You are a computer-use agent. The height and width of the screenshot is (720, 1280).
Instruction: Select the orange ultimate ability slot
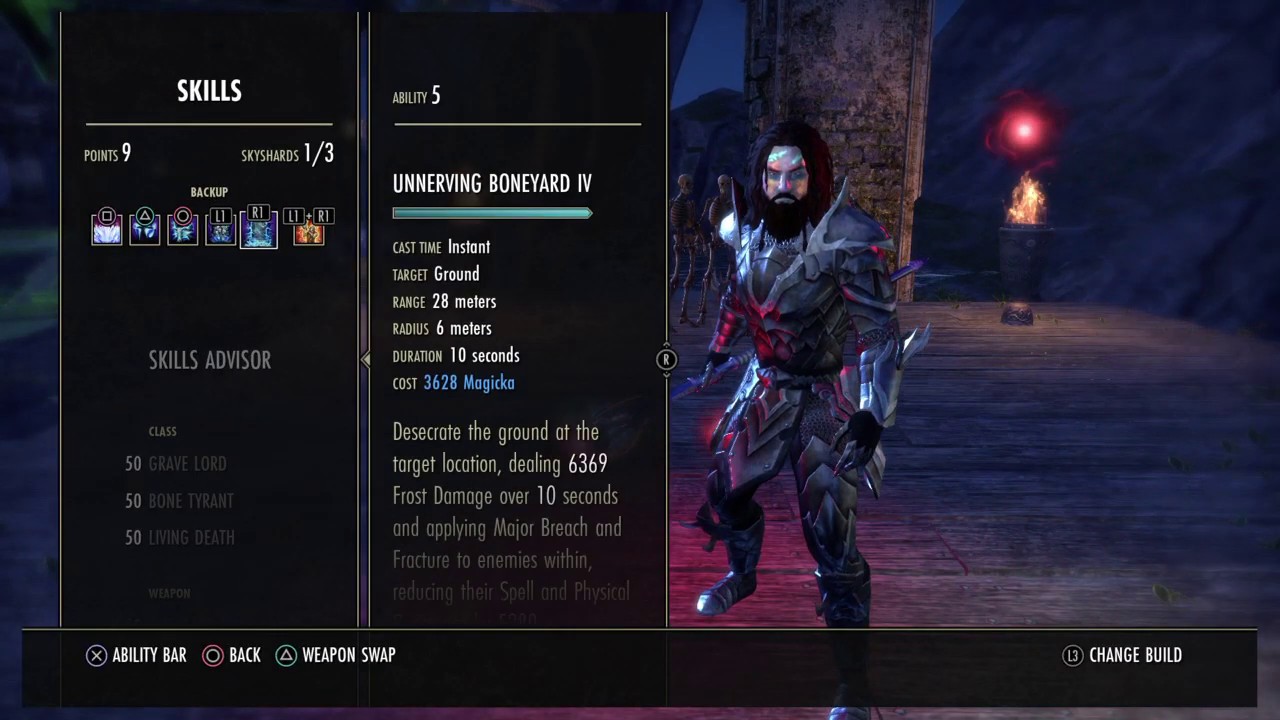coord(308,230)
